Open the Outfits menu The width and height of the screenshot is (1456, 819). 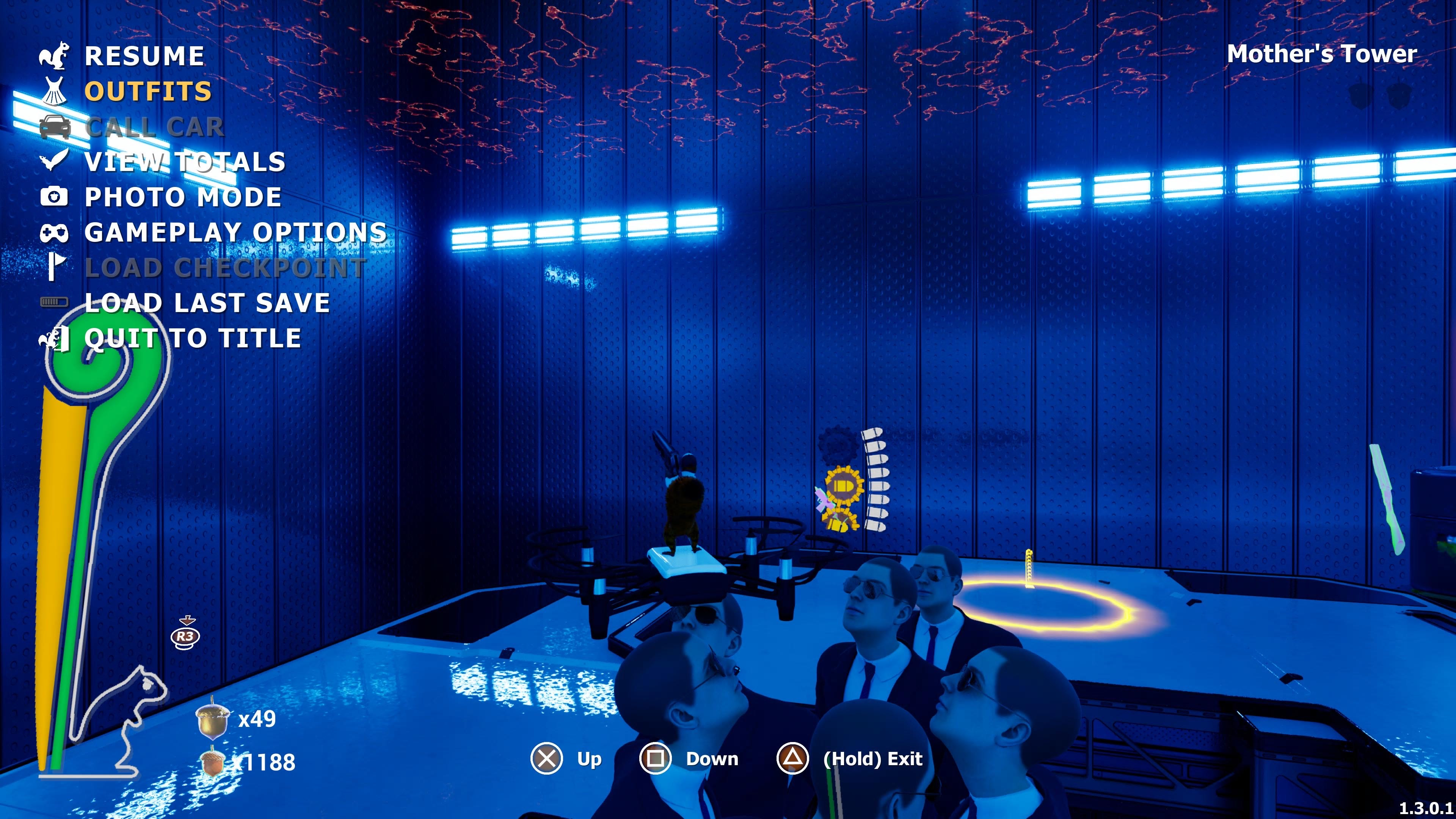(x=147, y=91)
